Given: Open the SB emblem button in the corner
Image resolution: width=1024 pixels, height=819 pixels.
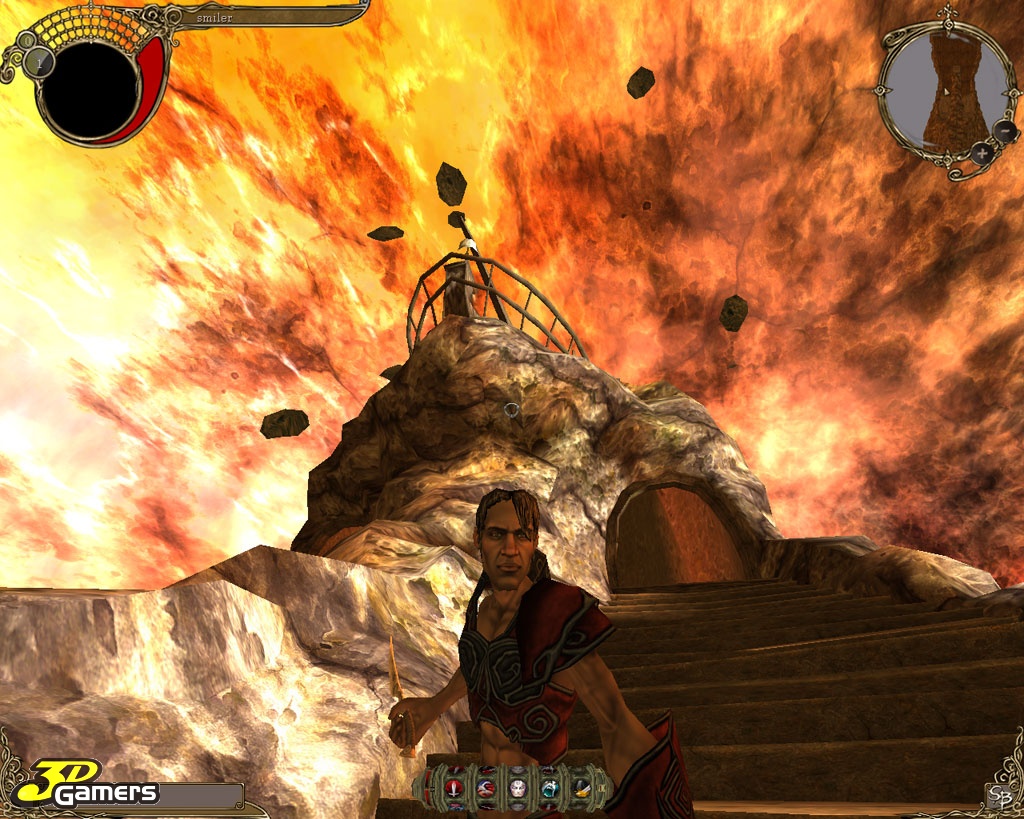Looking at the screenshot, I should coord(997,795).
